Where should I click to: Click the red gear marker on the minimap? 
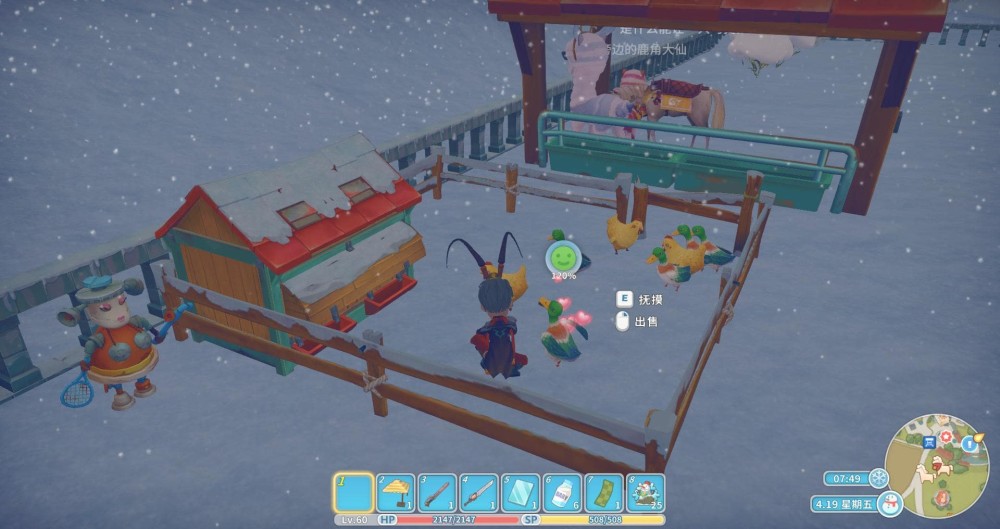pyautogui.click(x=945, y=437)
